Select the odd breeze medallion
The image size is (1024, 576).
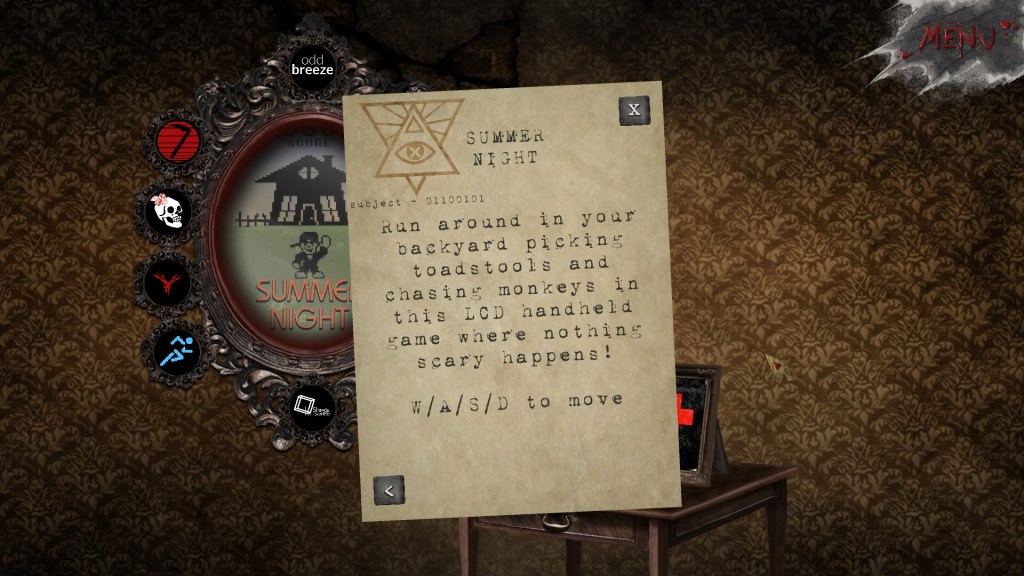(x=311, y=65)
